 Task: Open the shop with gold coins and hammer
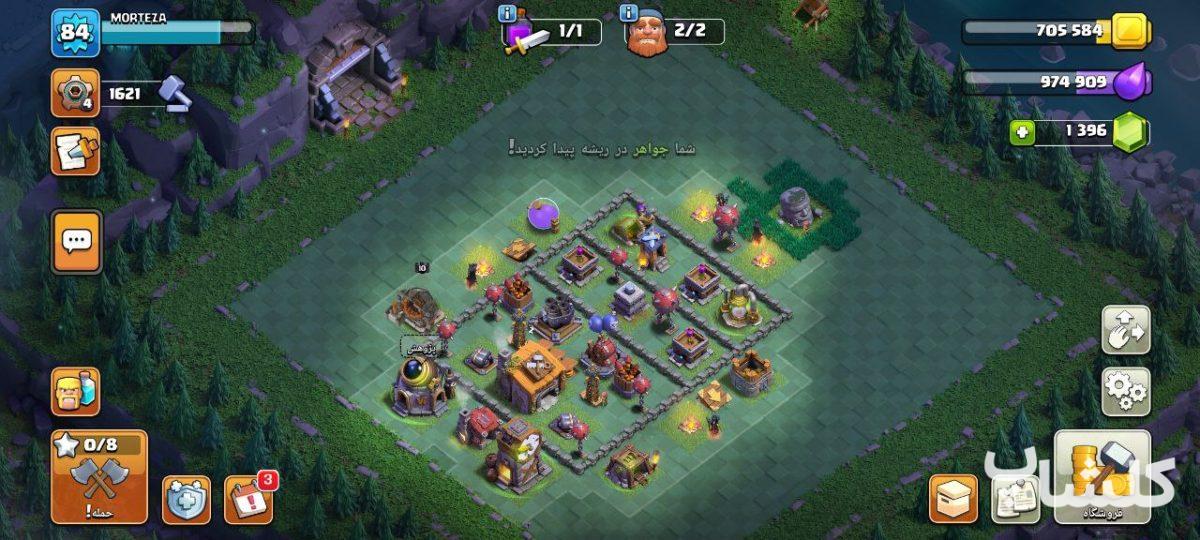[1102, 476]
